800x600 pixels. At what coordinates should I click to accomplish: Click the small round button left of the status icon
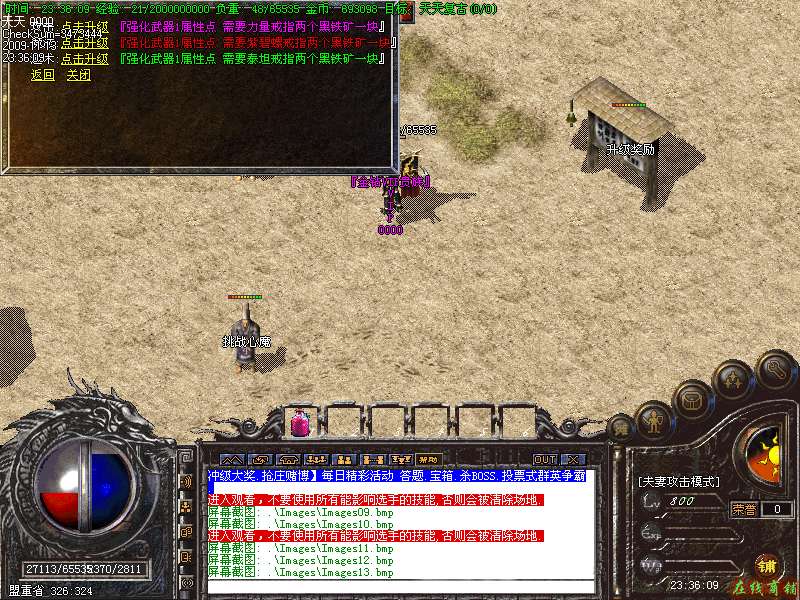(621, 430)
